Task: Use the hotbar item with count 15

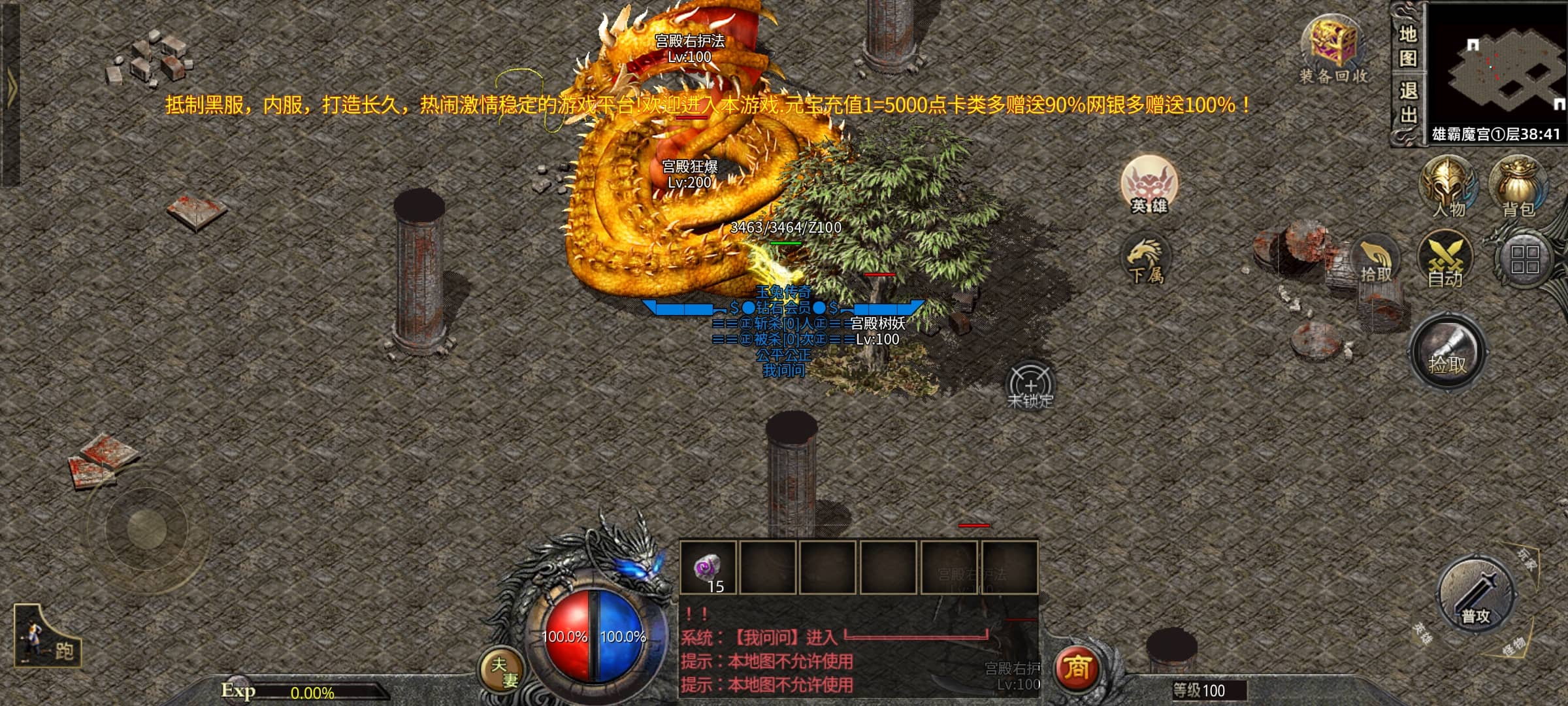Action: [x=708, y=568]
